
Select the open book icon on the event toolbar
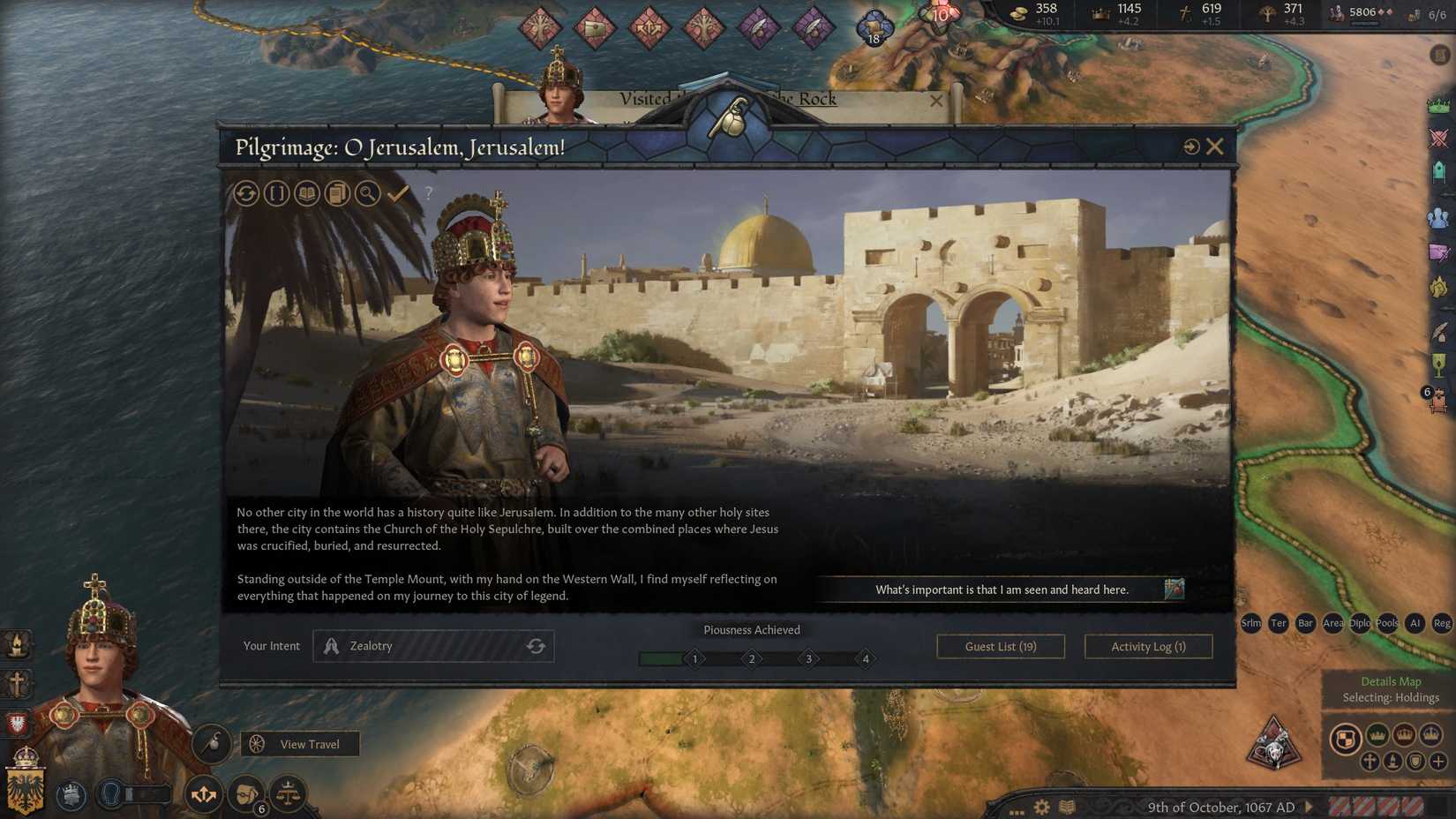point(306,193)
